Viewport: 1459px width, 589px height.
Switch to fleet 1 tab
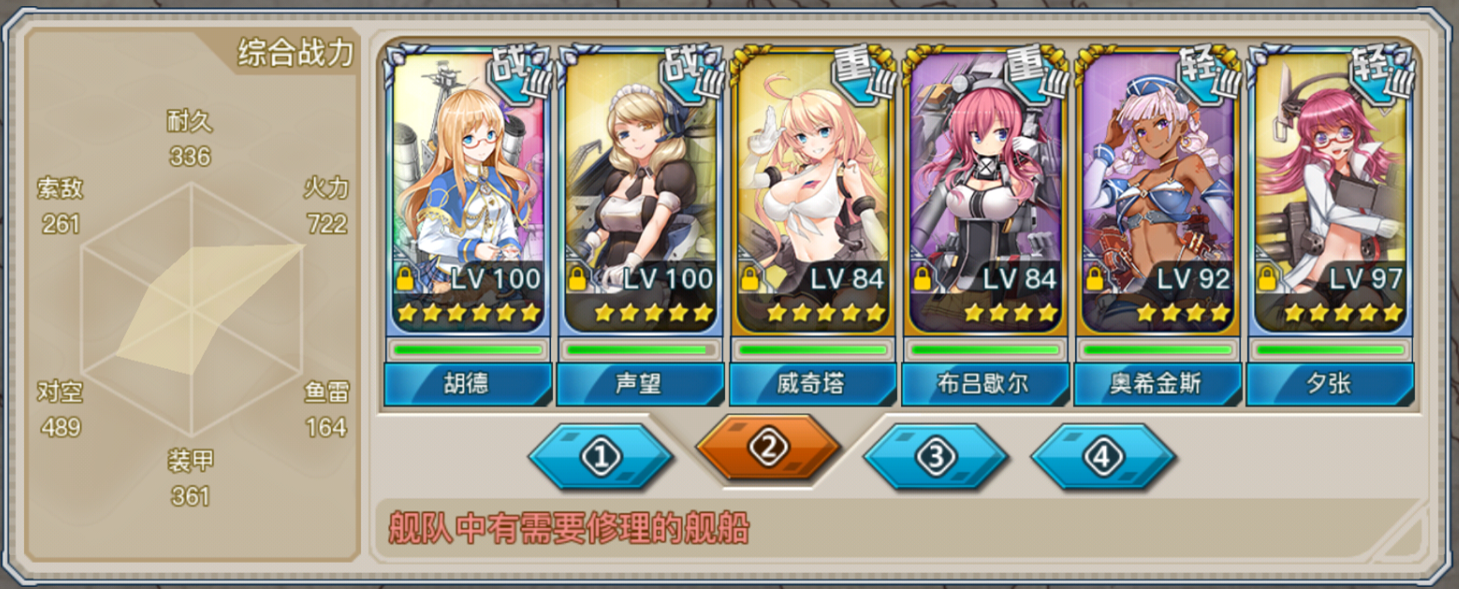tap(601, 457)
